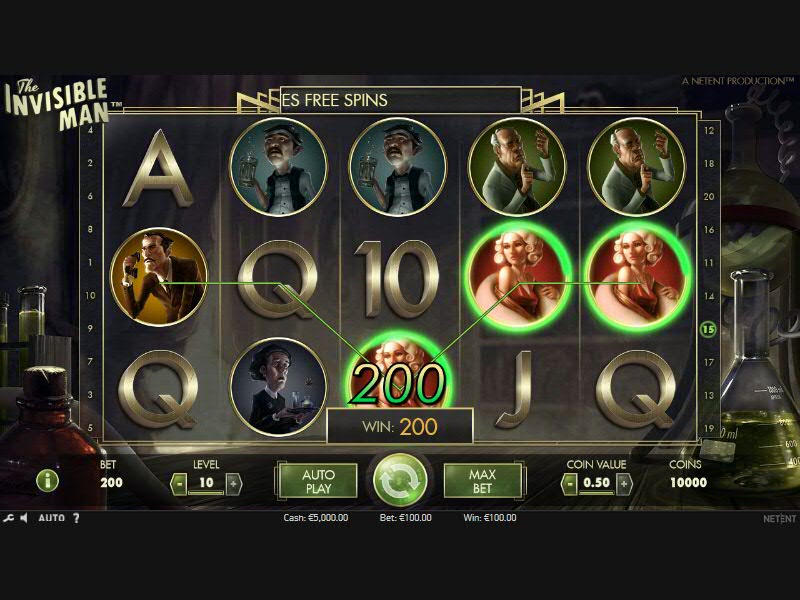Viewport: 800px width, 600px height.
Task: Open the AUTO options in the bottom bar
Action: coord(51,518)
